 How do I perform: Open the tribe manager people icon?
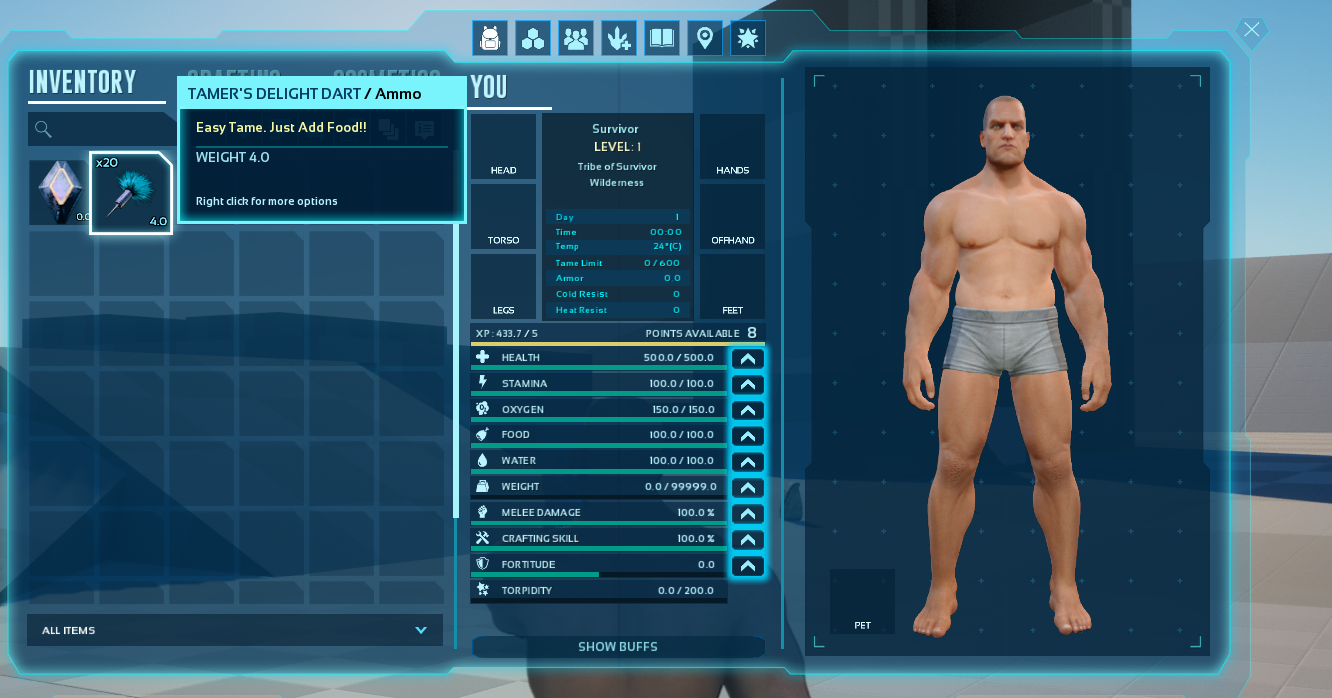(576, 39)
